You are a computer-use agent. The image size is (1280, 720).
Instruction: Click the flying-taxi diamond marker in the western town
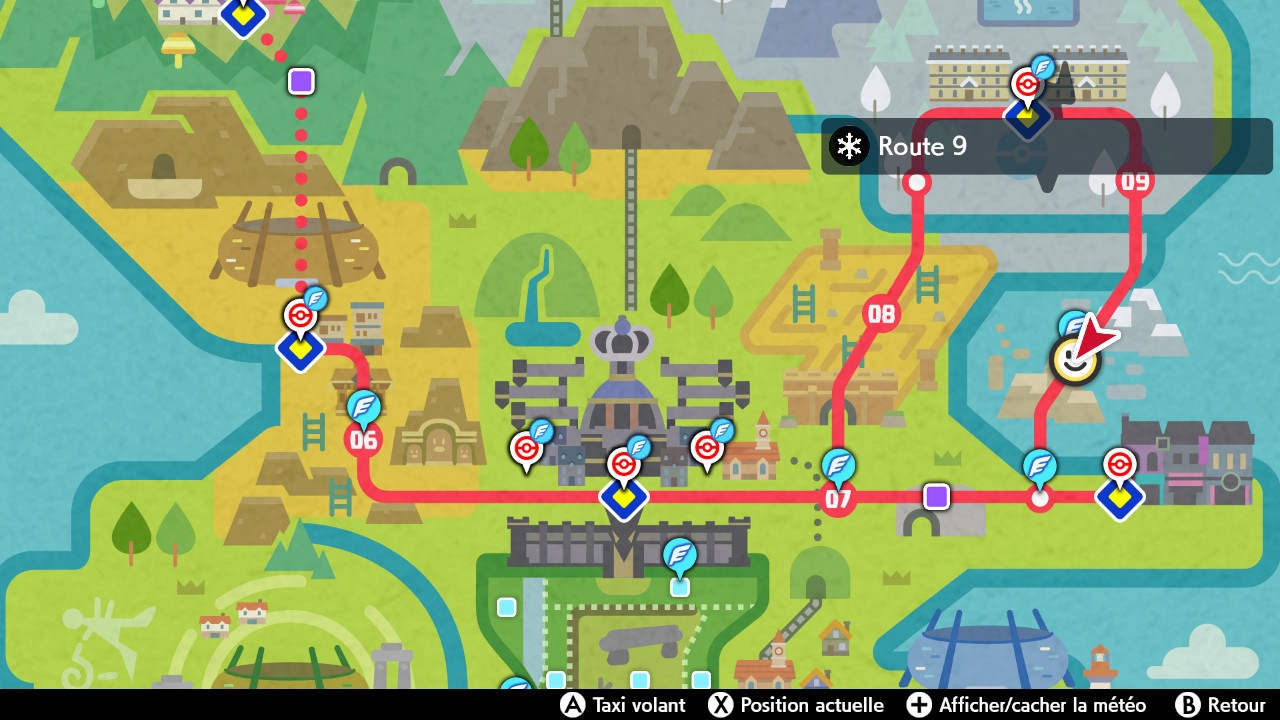click(x=300, y=349)
